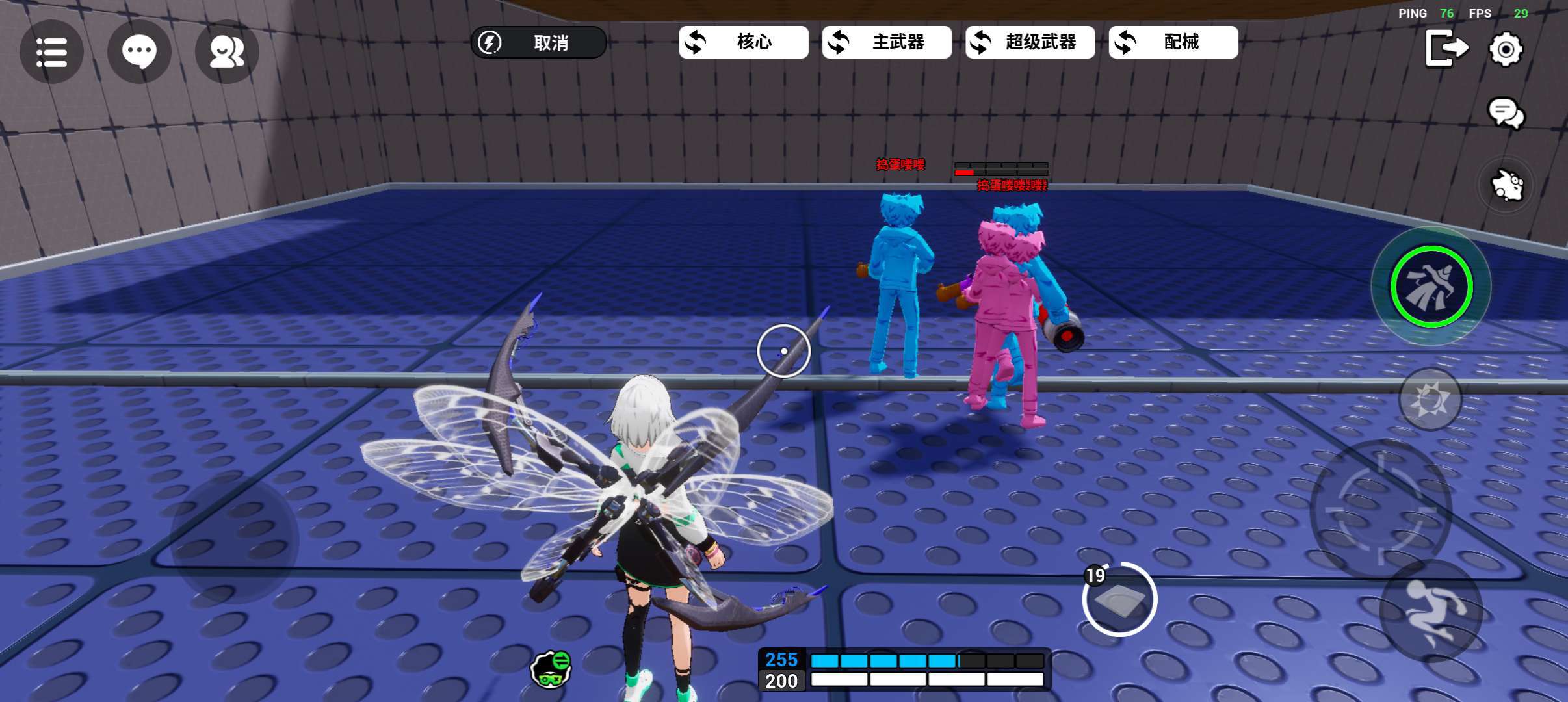
Task: Open the gear settings icon
Action: [x=1506, y=49]
